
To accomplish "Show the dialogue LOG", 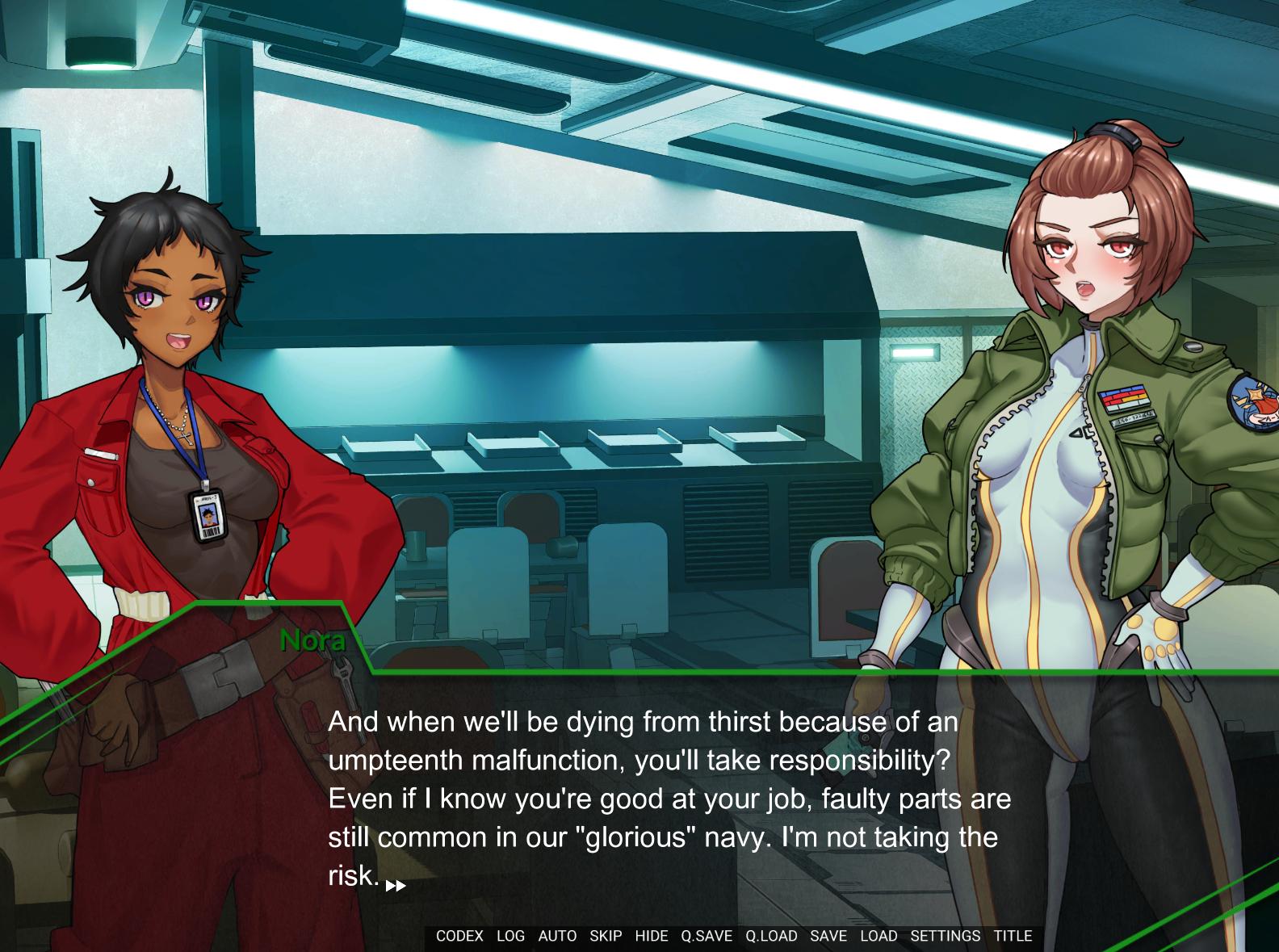I will [x=510, y=936].
